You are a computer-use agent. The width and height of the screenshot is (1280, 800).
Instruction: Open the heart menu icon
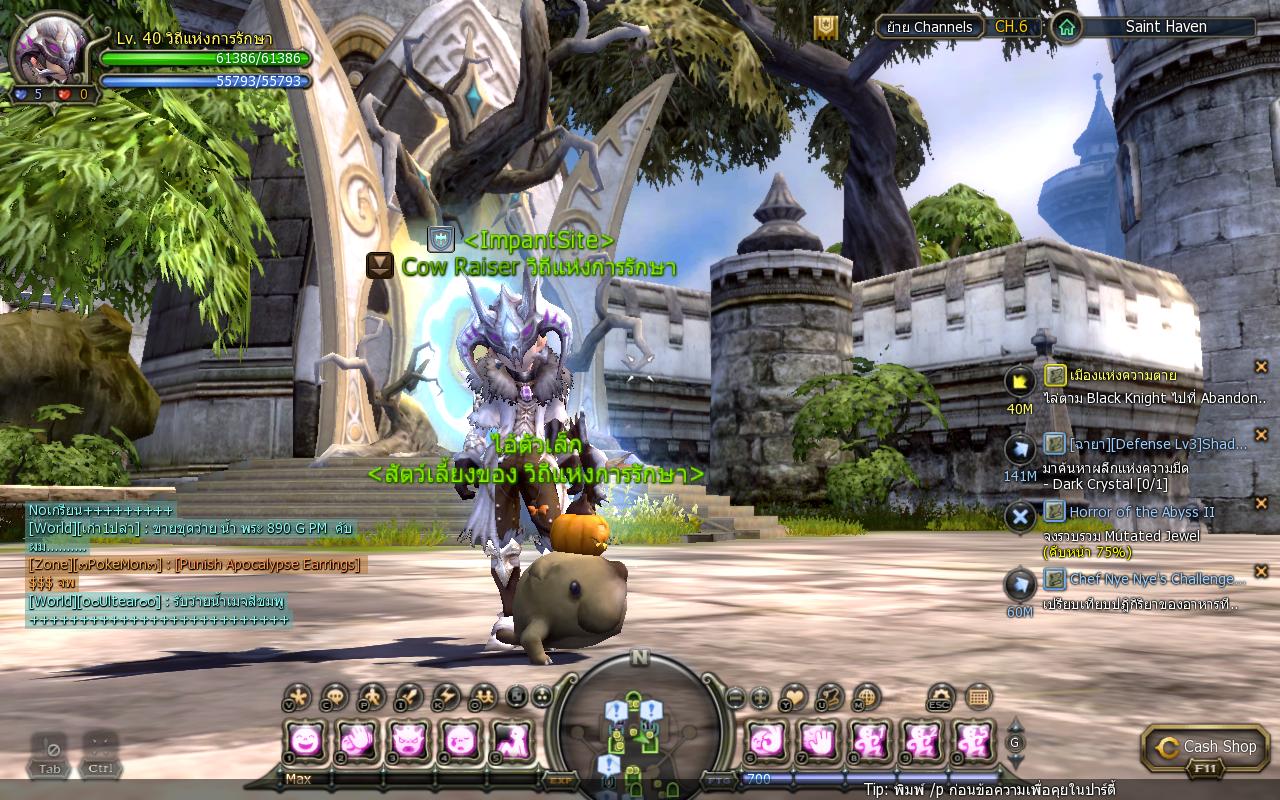(x=794, y=696)
